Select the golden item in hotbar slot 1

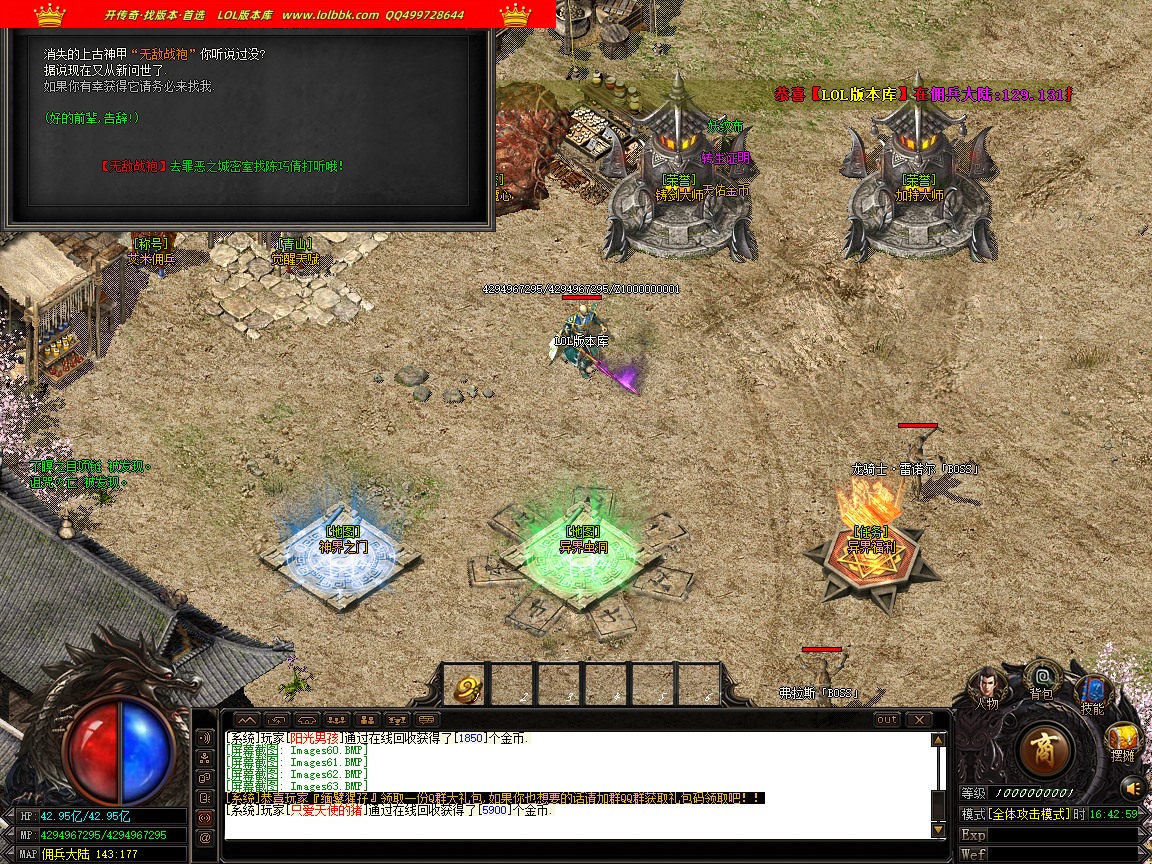467,686
